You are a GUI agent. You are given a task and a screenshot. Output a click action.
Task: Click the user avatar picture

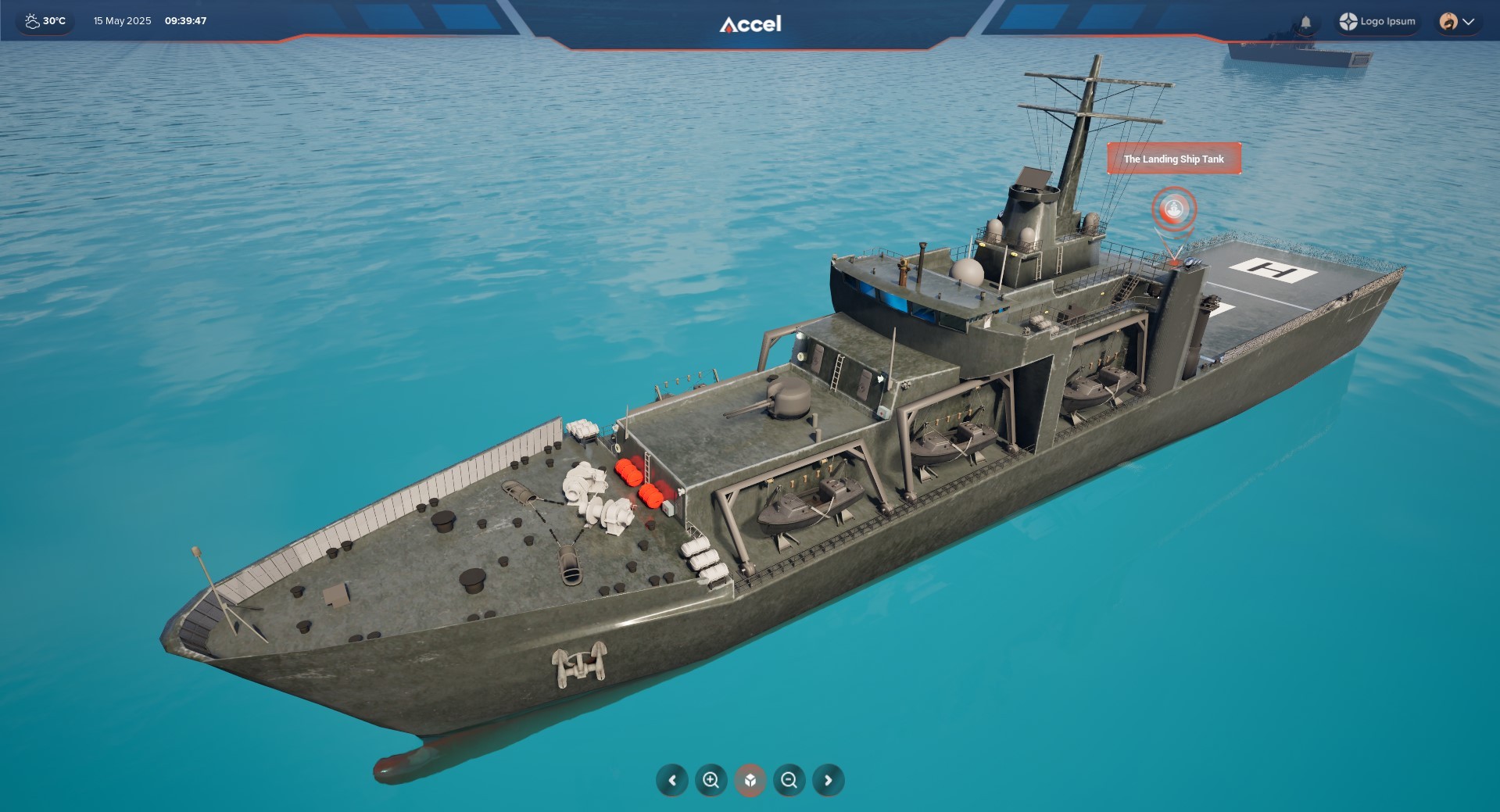1450,21
